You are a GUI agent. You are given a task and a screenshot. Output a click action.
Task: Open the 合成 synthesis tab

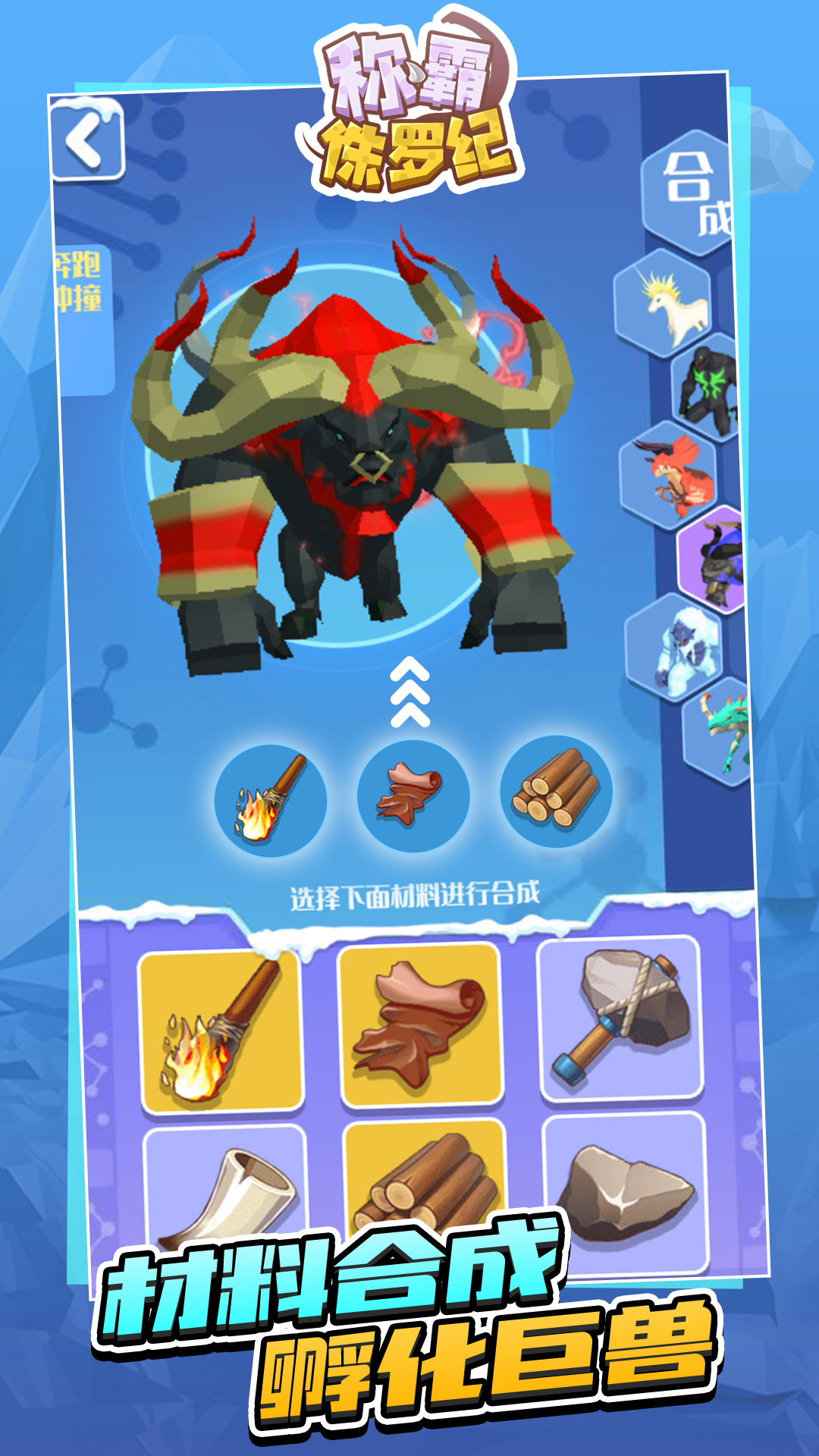(x=690, y=191)
